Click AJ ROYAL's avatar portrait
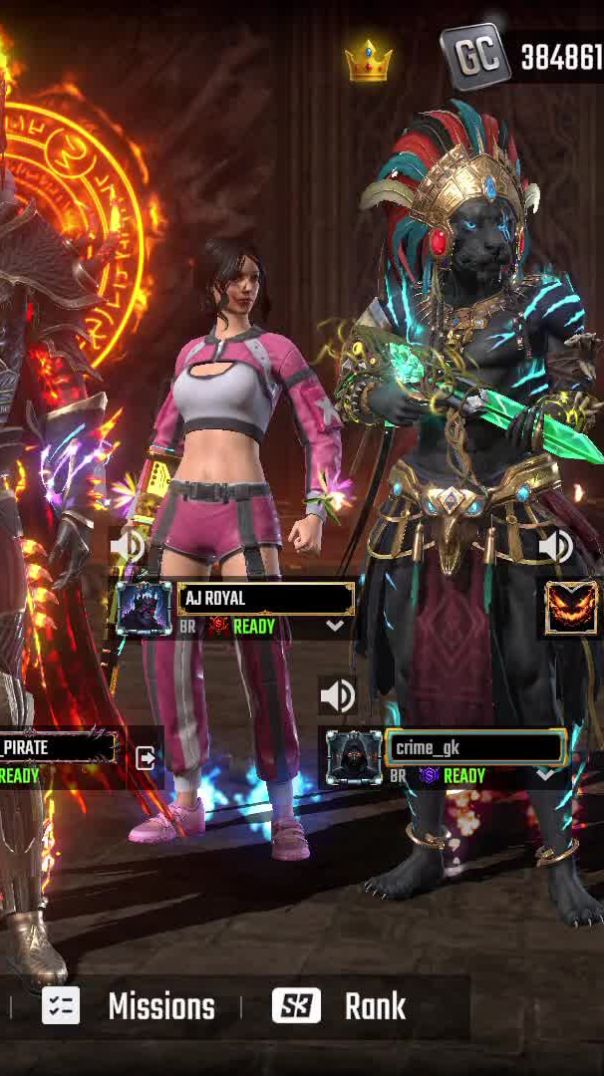 [x=144, y=609]
